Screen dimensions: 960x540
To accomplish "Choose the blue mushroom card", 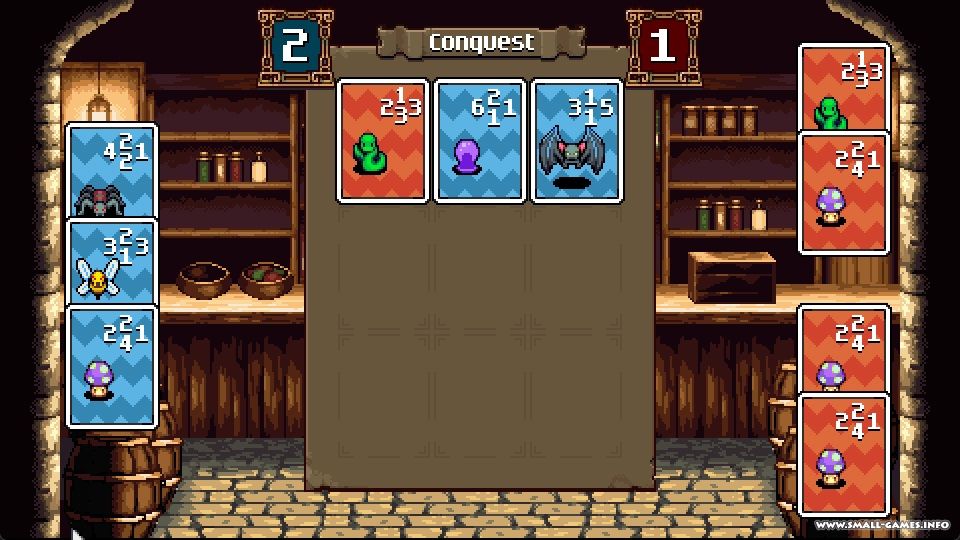I will [111, 365].
